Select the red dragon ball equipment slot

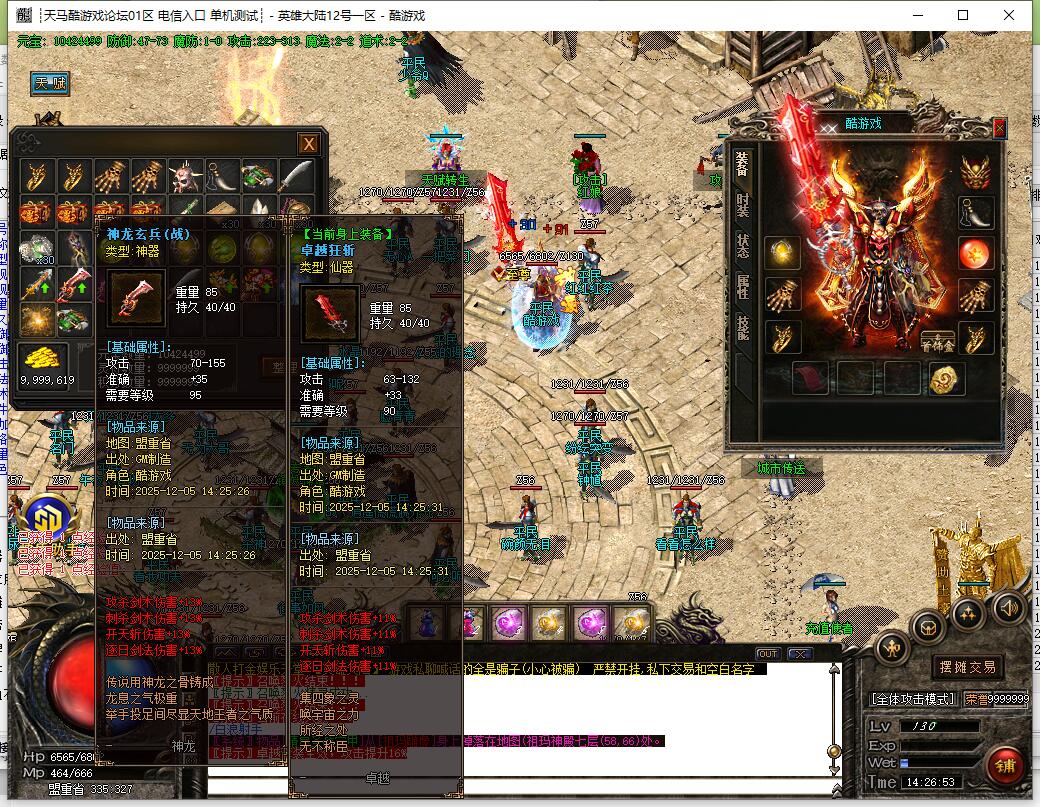point(976,254)
